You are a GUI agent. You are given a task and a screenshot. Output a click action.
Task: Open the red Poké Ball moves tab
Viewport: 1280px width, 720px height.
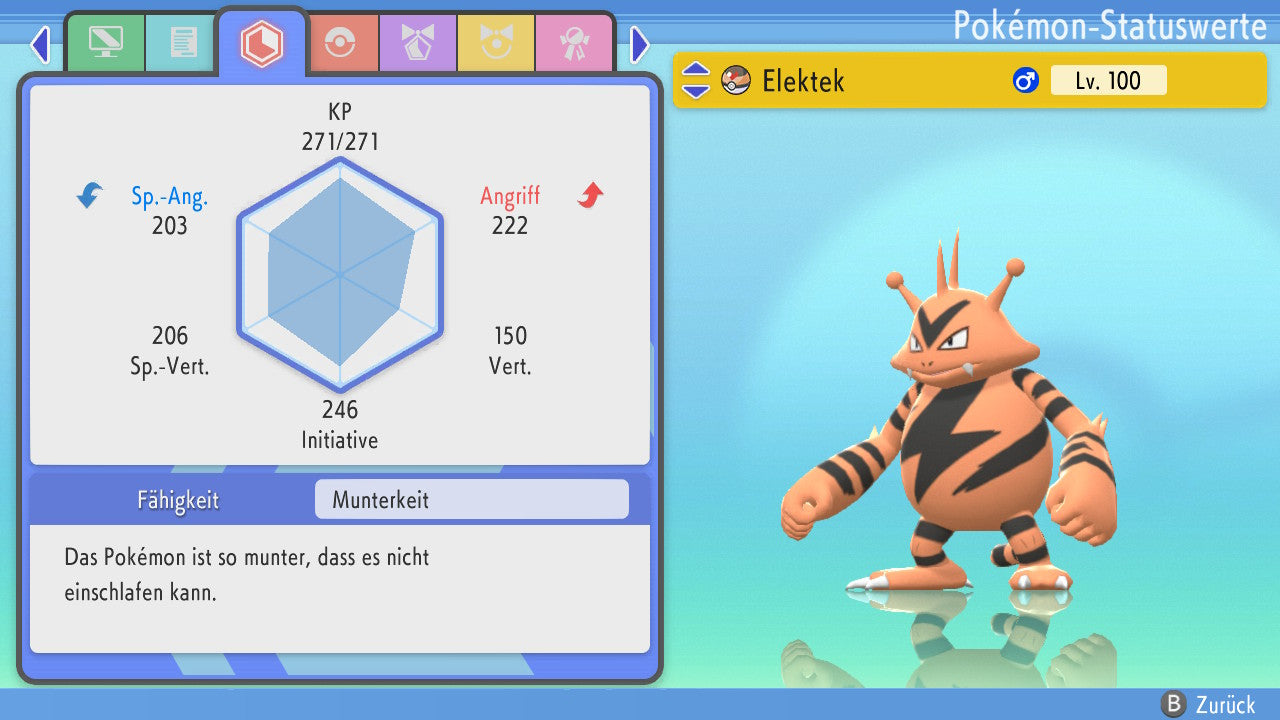(x=340, y=42)
